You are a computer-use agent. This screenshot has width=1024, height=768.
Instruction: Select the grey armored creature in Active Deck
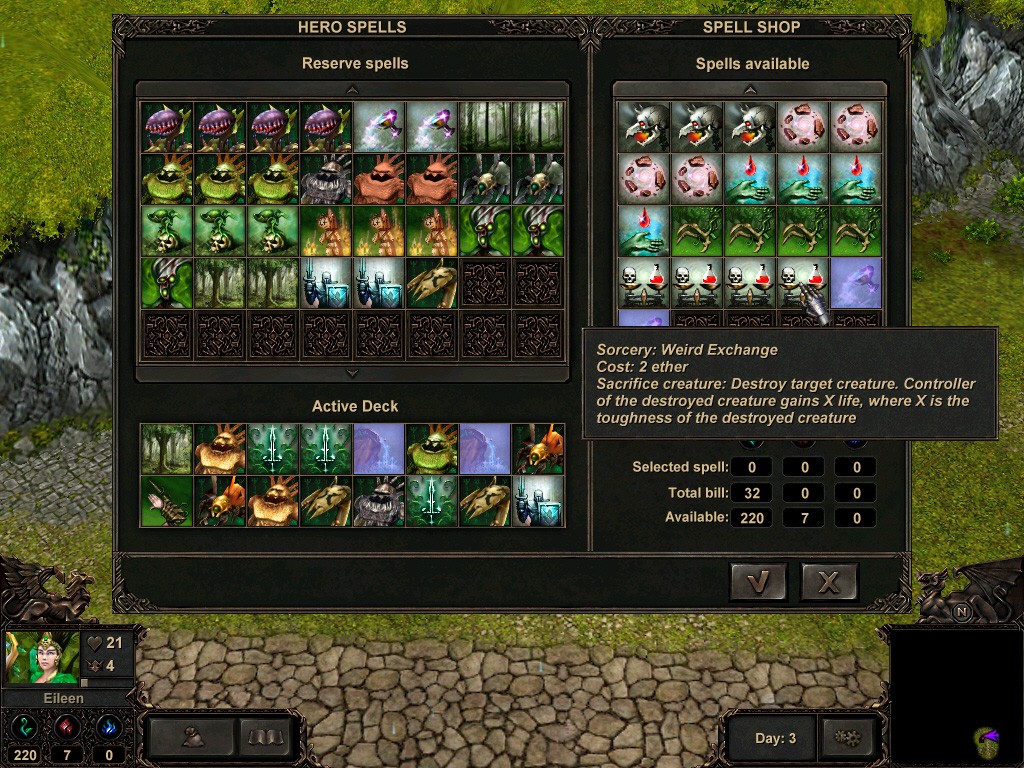pyautogui.click(x=380, y=501)
